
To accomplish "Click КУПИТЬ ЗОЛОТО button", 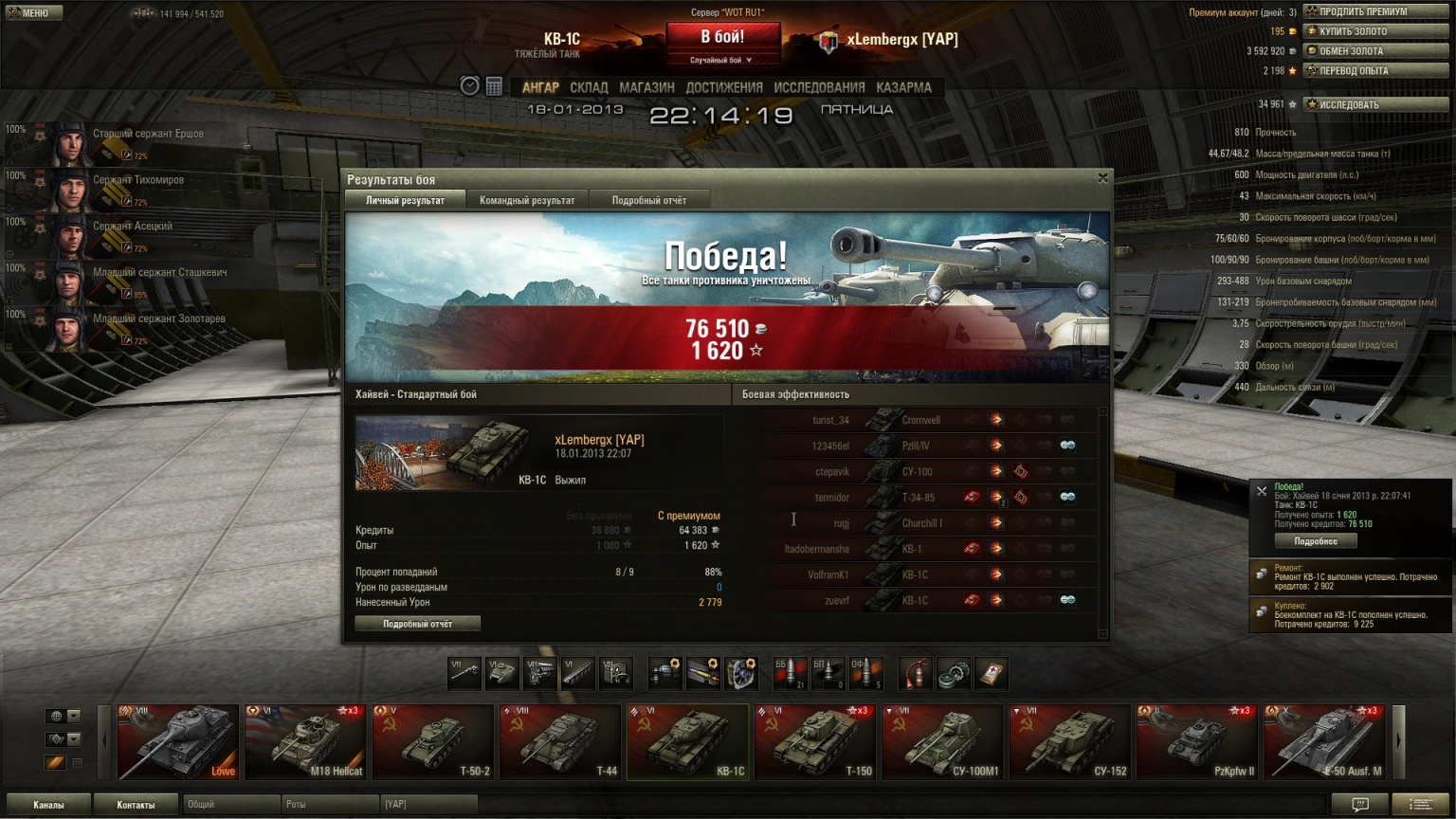I will (1375, 31).
